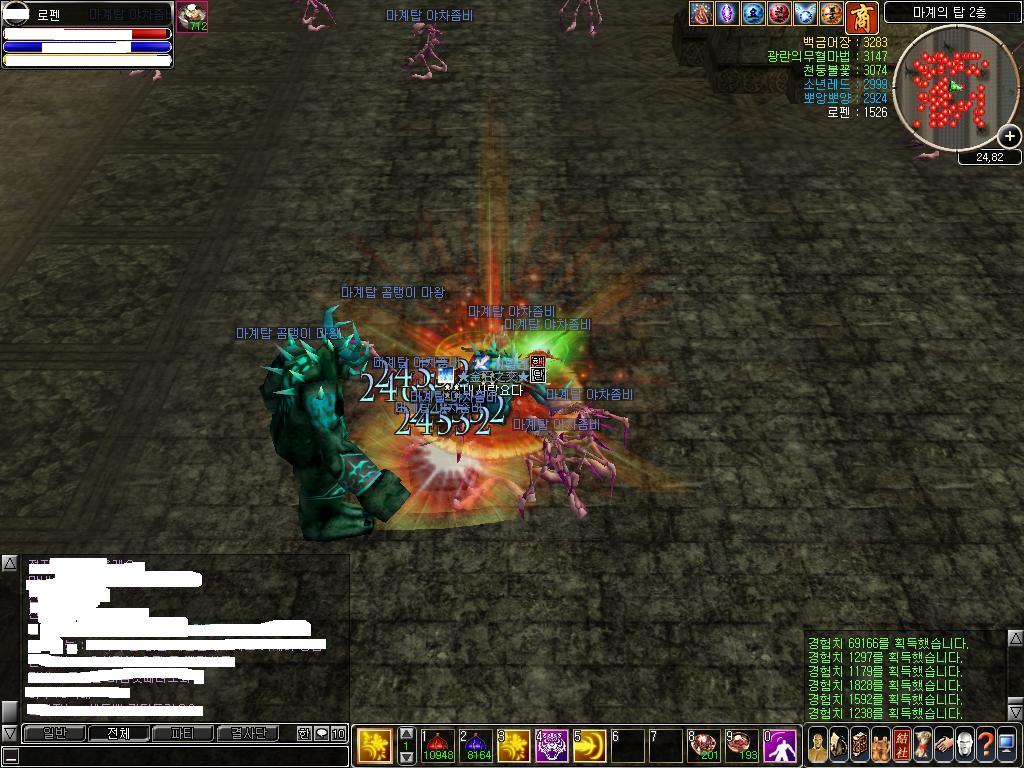This screenshot has width=1024, height=768.
Task: Click the handshake trade icon
Action: tap(943, 745)
